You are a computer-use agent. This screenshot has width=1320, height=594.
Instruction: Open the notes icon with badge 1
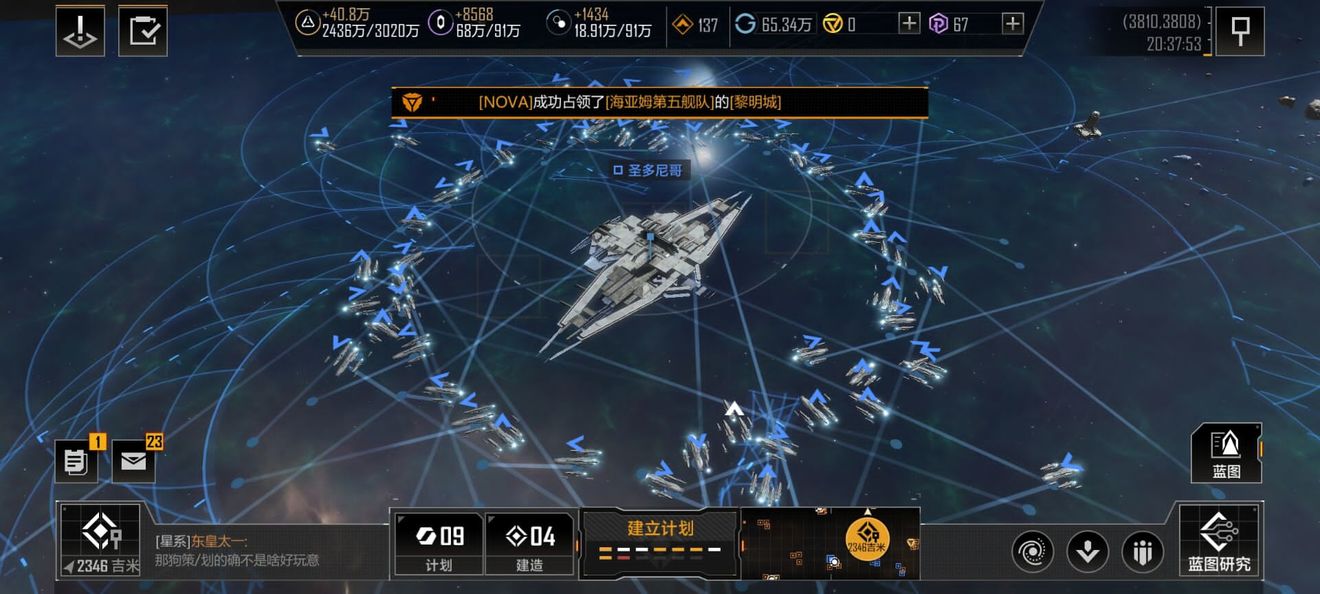[x=77, y=461]
